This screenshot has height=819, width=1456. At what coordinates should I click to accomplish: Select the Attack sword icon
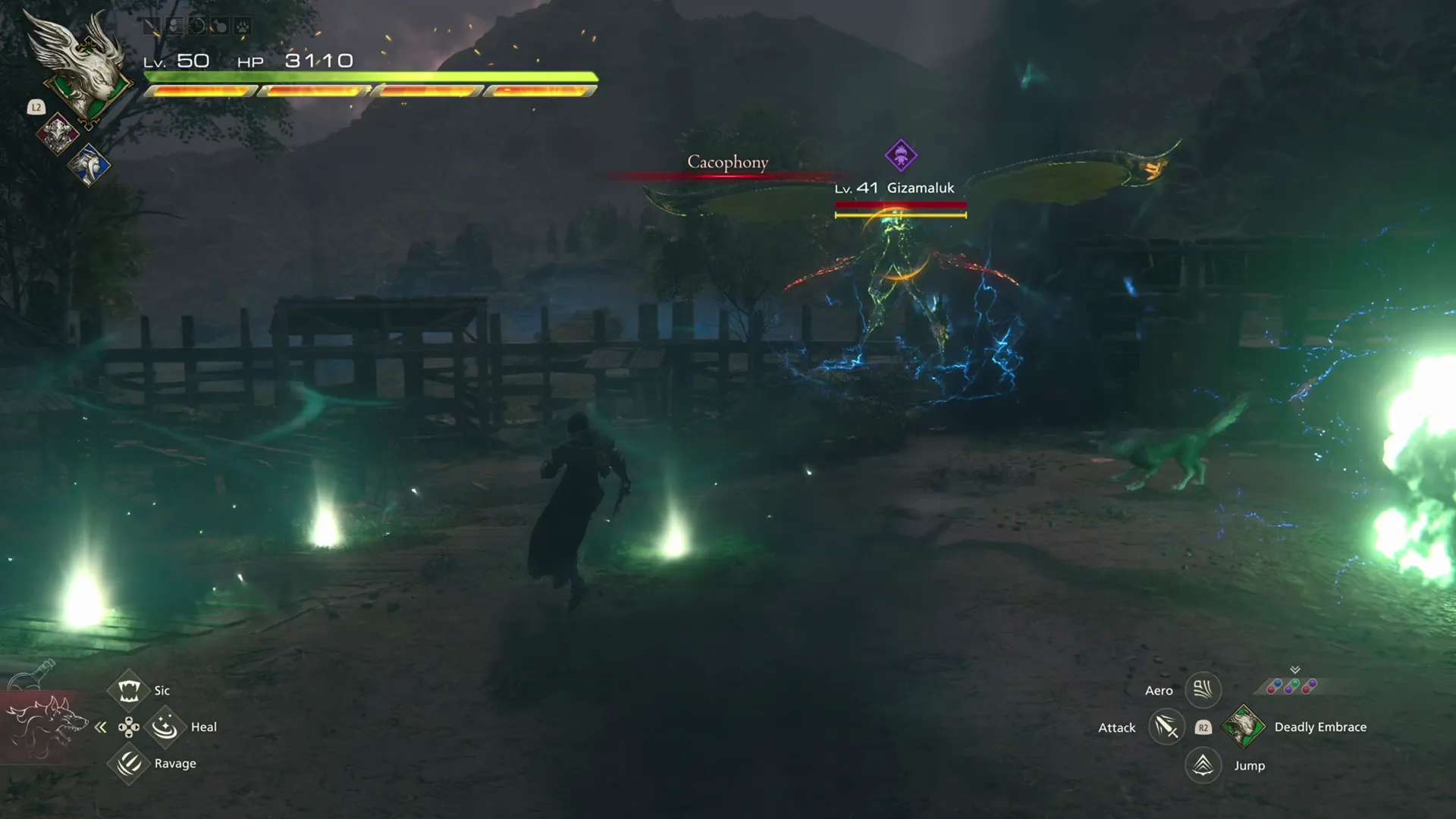click(x=1166, y=726)
